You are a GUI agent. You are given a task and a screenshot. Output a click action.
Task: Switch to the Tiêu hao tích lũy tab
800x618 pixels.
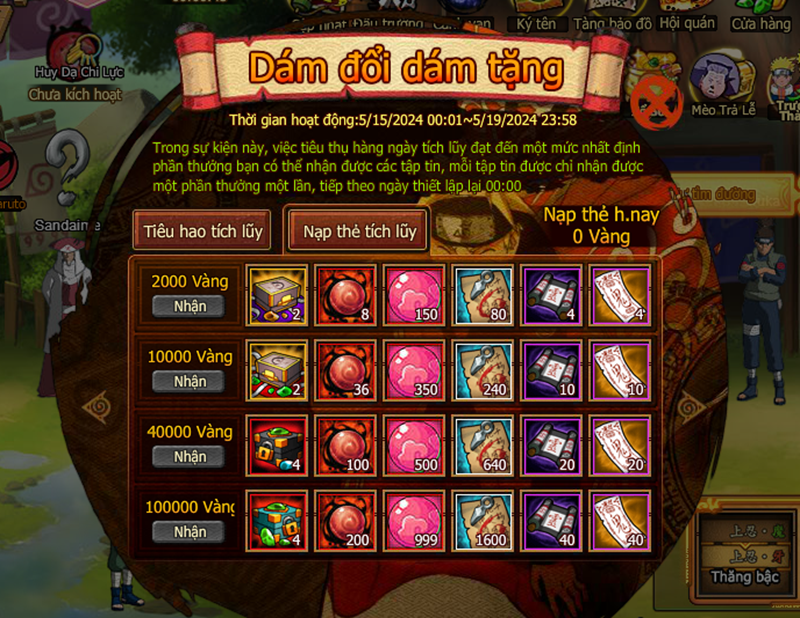click(202, 231)
